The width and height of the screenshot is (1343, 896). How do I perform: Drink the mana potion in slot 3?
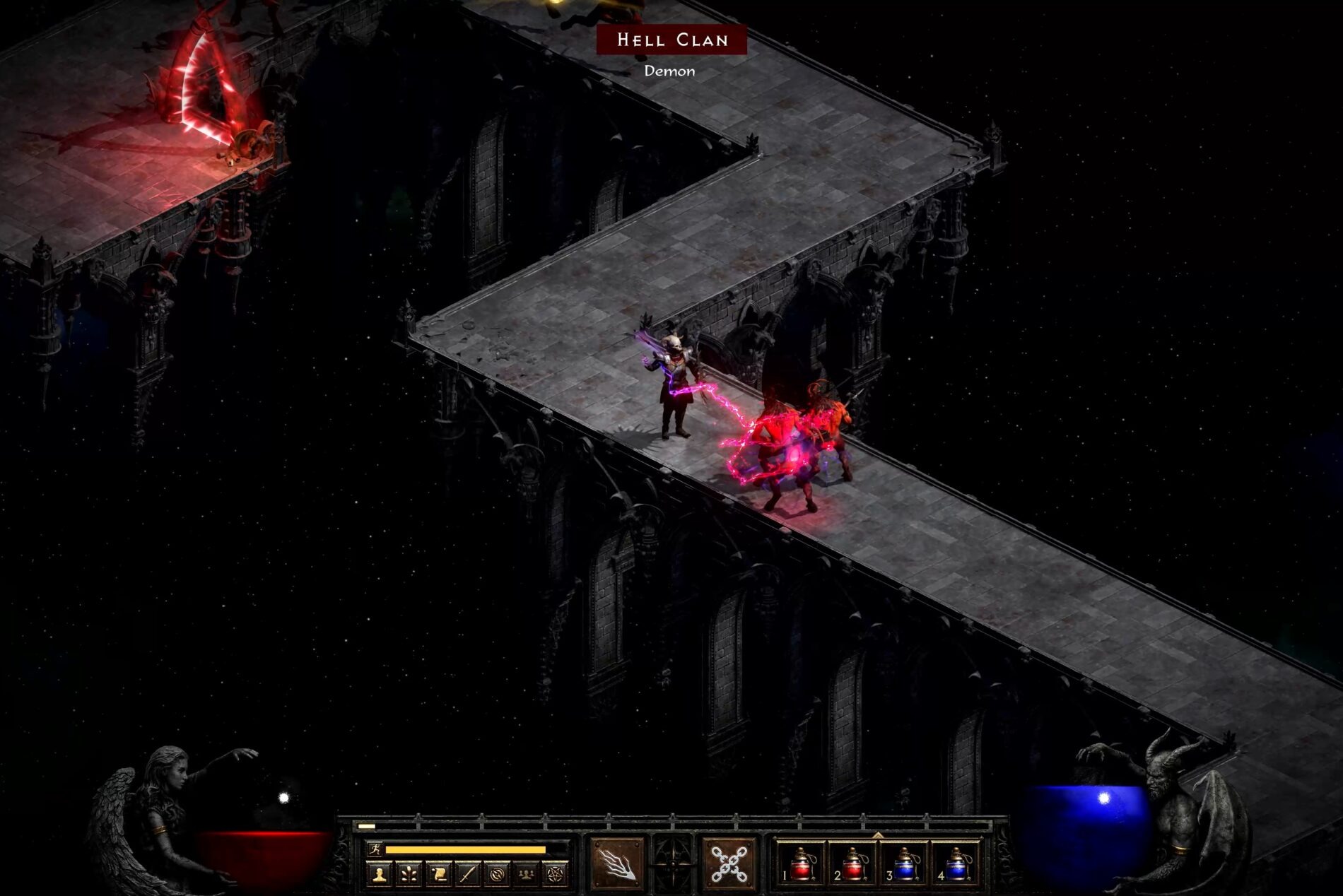click(x=907, y=863)
